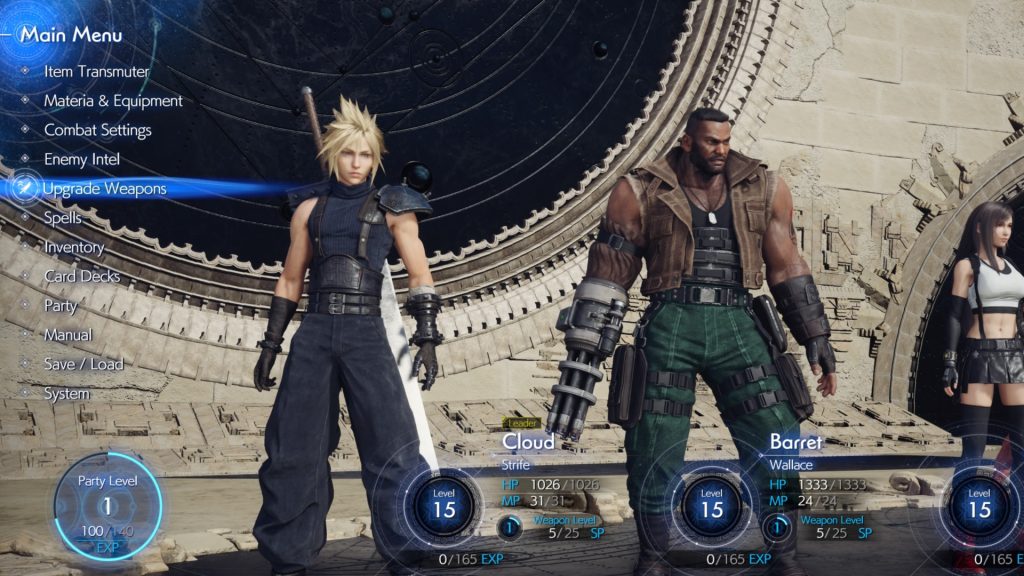The image size is (1024, 576).
Task: Open the Spells menu
Action: click(x=63, y=217)
